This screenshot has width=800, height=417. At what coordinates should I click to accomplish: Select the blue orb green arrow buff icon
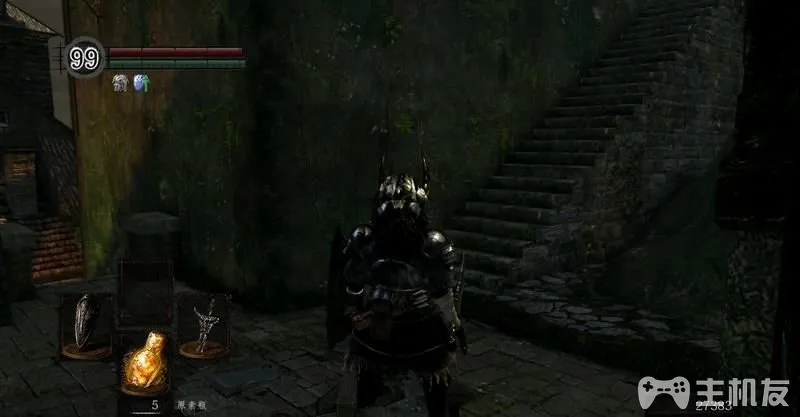tap(140, 83)
